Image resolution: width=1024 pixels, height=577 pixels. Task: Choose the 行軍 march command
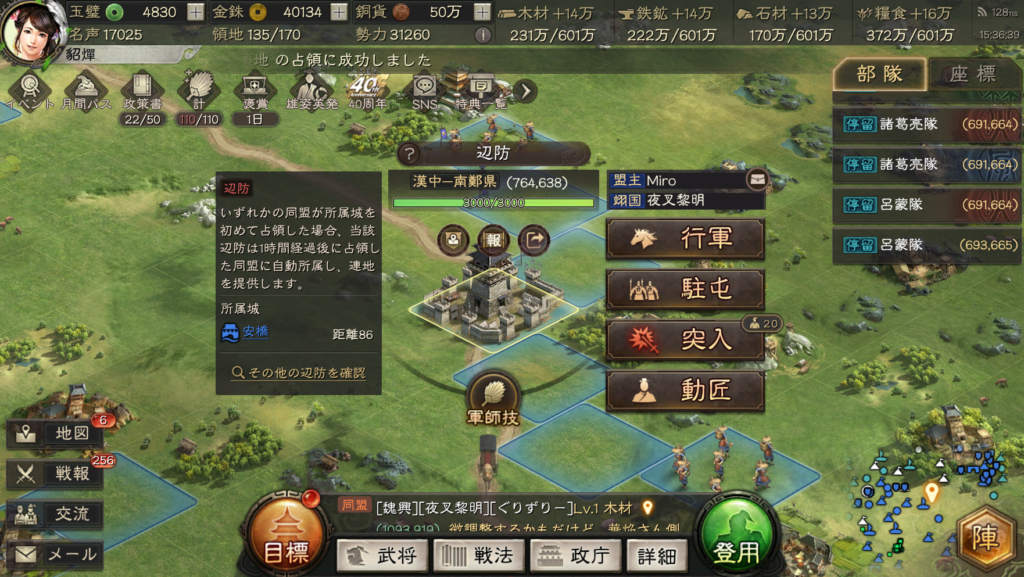(x=685, y=240)
